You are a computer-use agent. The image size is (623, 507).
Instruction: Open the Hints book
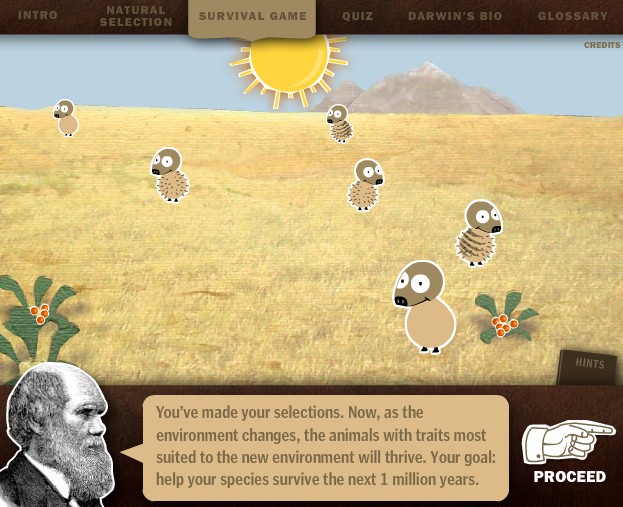tap(588, 366)
